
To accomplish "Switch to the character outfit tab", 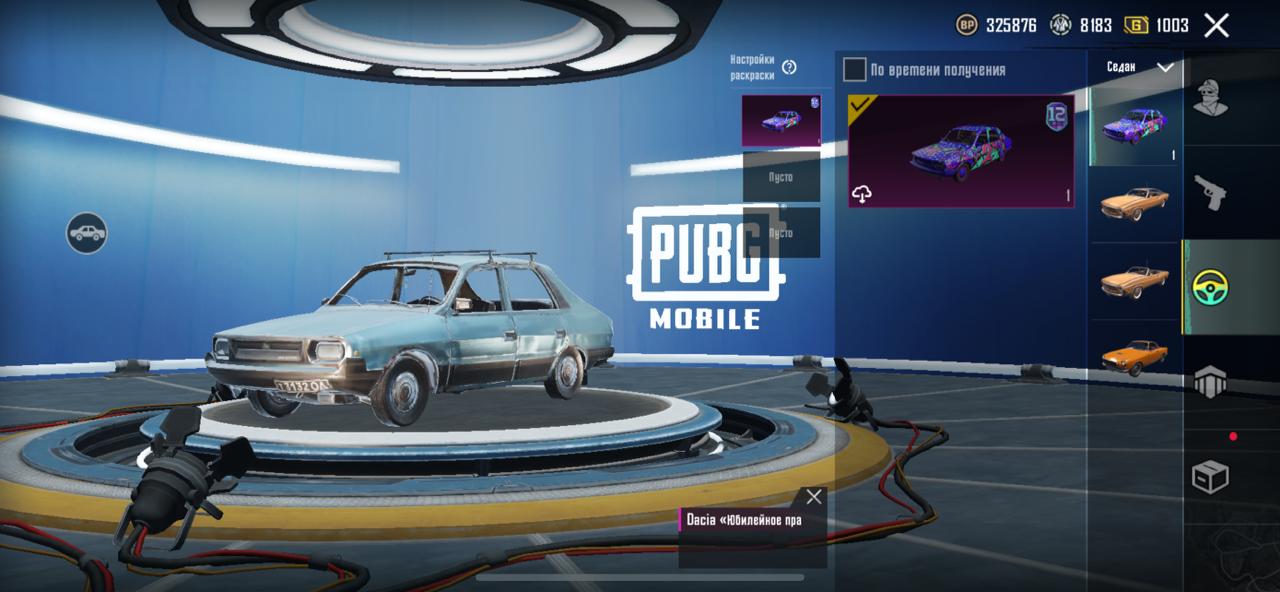I will point(1210,97).
